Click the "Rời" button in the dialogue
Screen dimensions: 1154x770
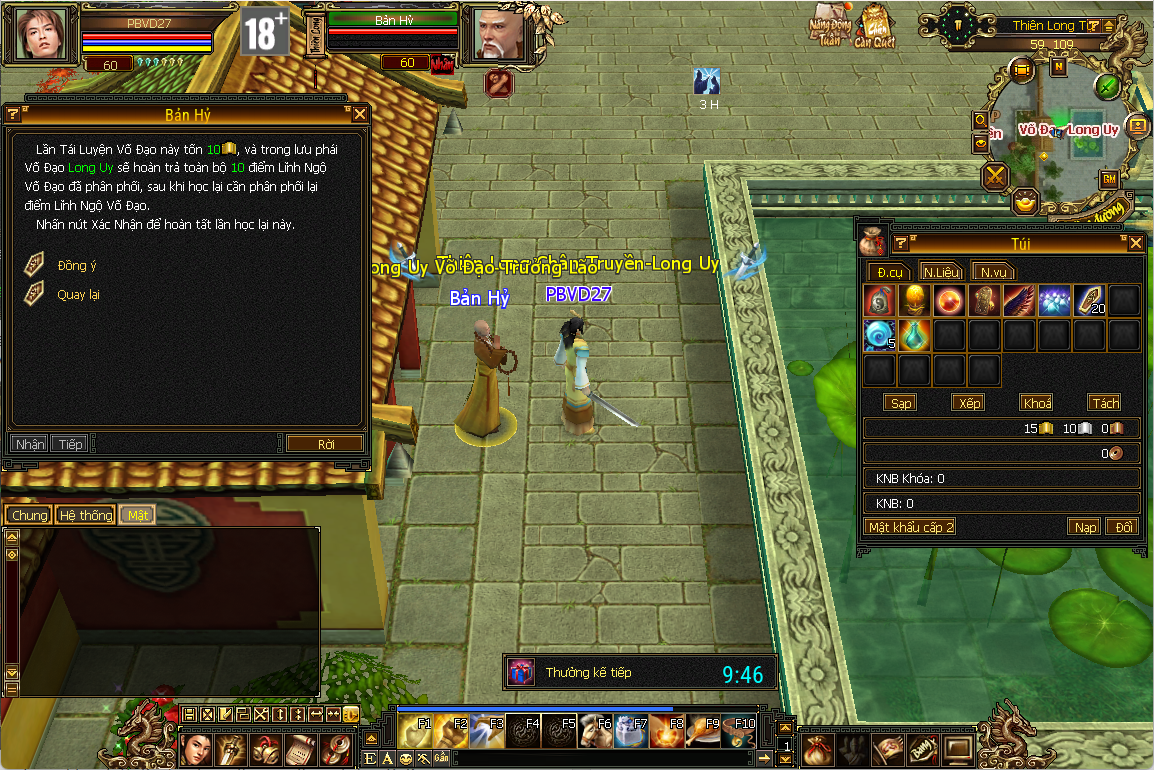[325, 444]
